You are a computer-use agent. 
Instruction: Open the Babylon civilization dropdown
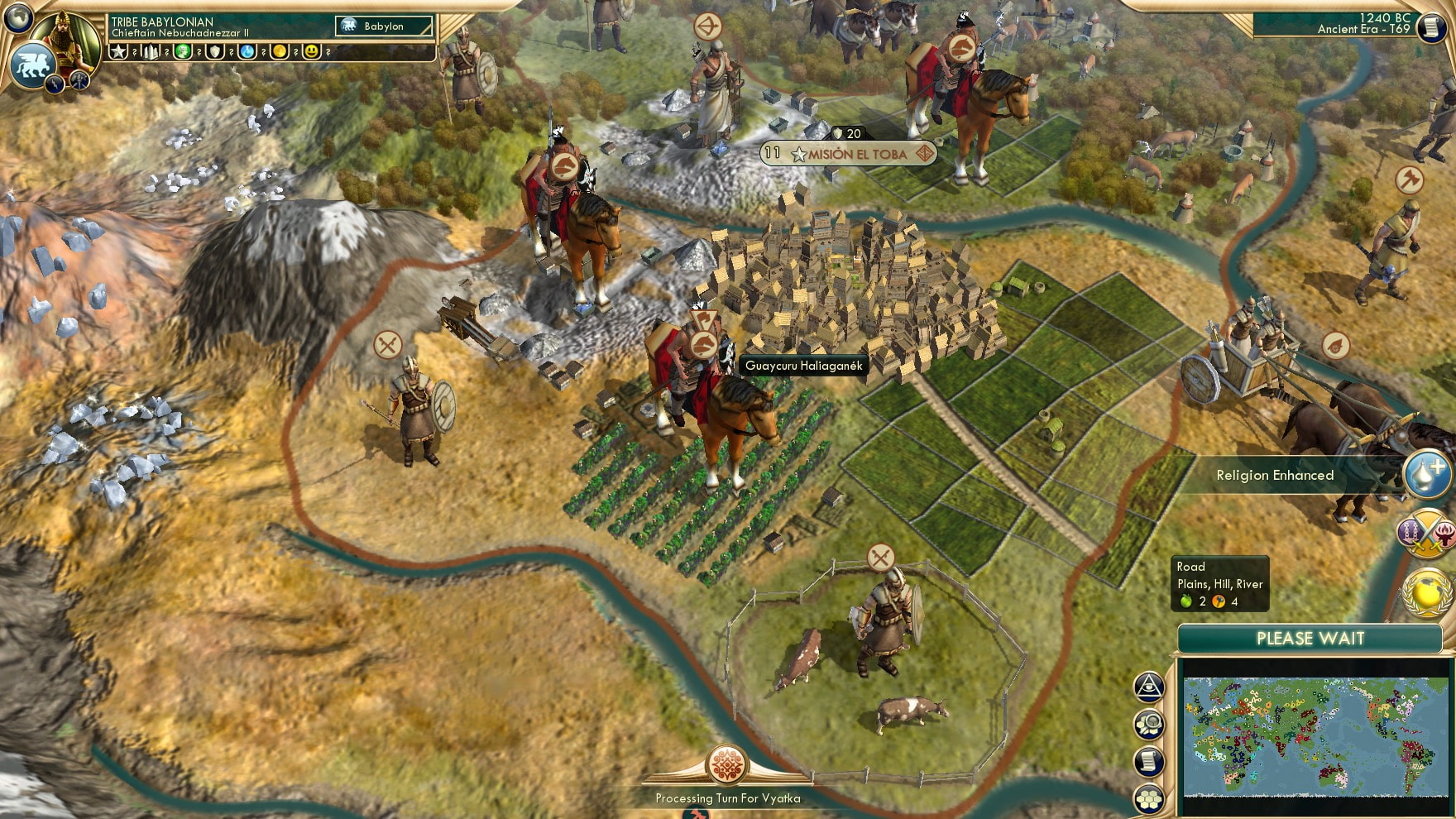[384, 26]
